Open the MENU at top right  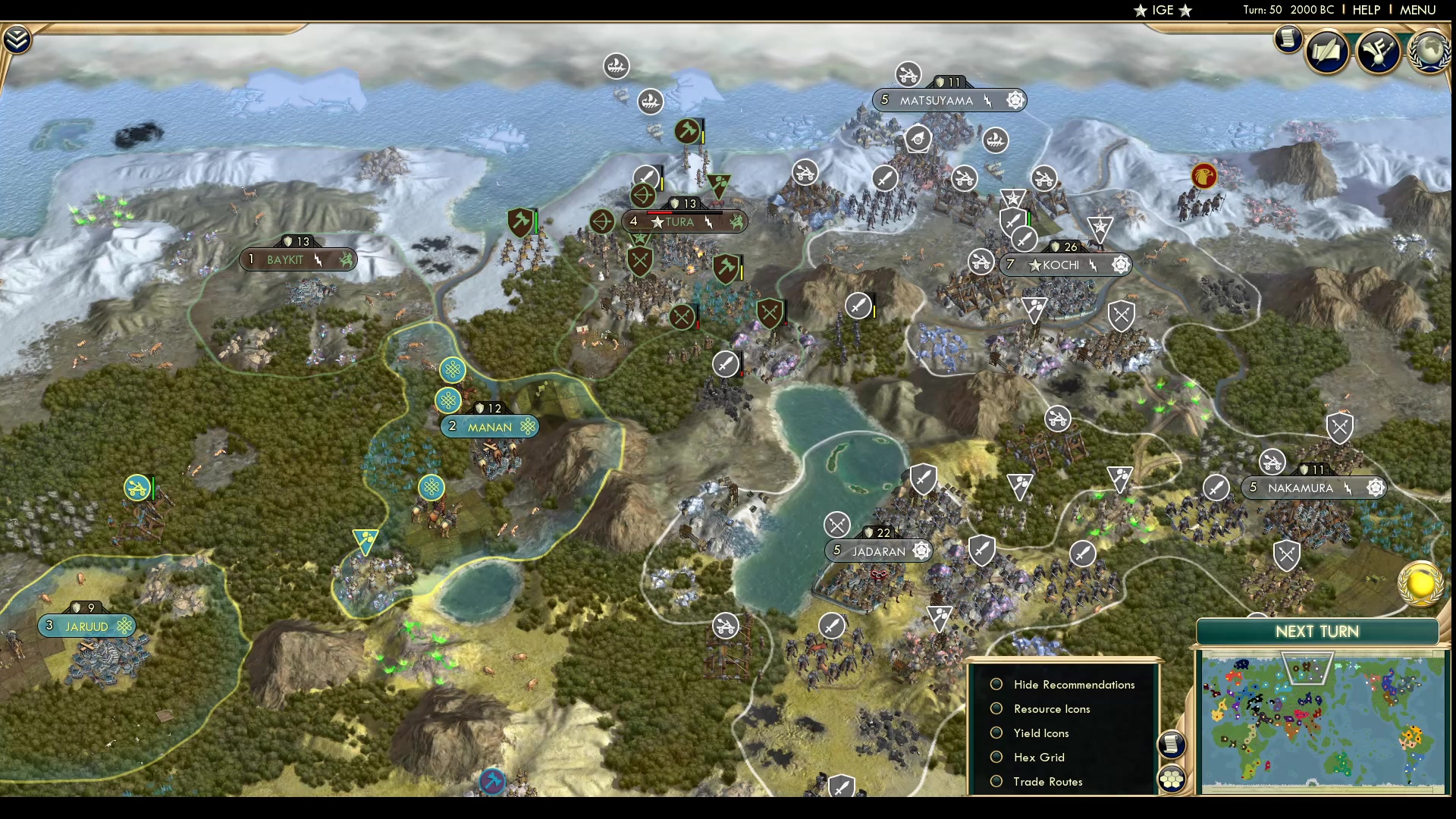[1417, 10]
